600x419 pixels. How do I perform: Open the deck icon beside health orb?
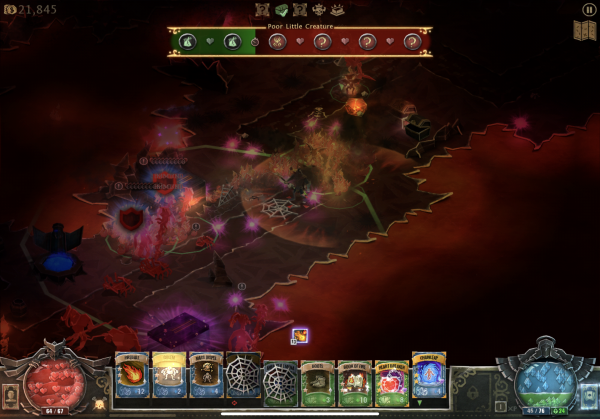pos(11,392)
